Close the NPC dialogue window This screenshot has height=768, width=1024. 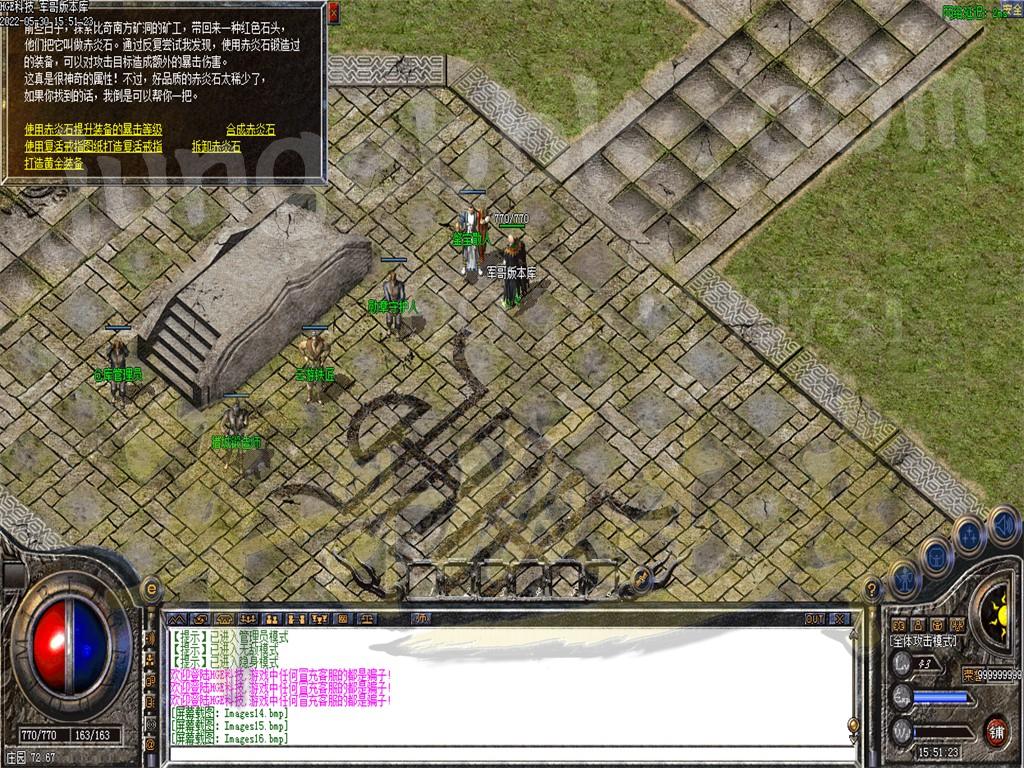[x=333, y=12]
